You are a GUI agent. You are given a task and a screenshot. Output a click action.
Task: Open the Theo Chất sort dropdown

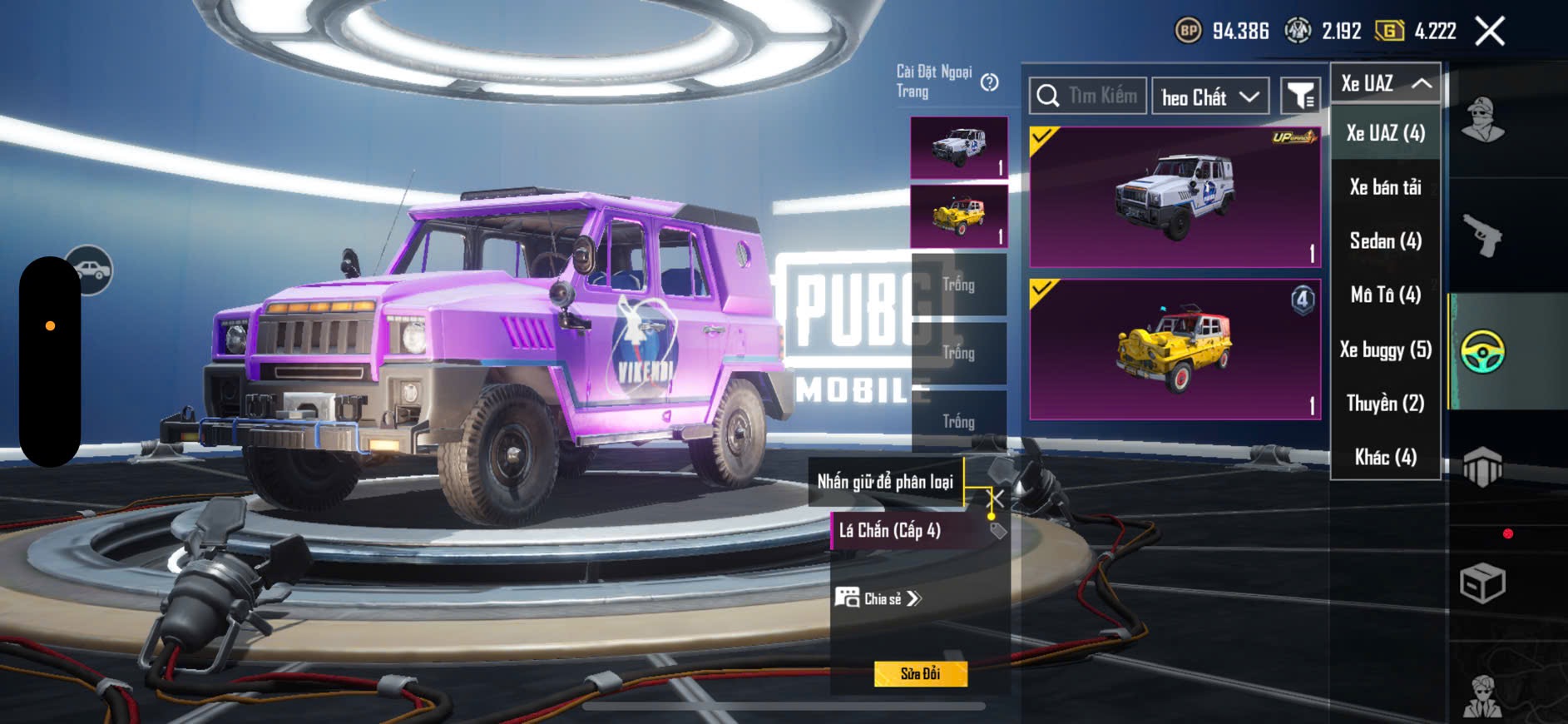(x=1210, y=97)
